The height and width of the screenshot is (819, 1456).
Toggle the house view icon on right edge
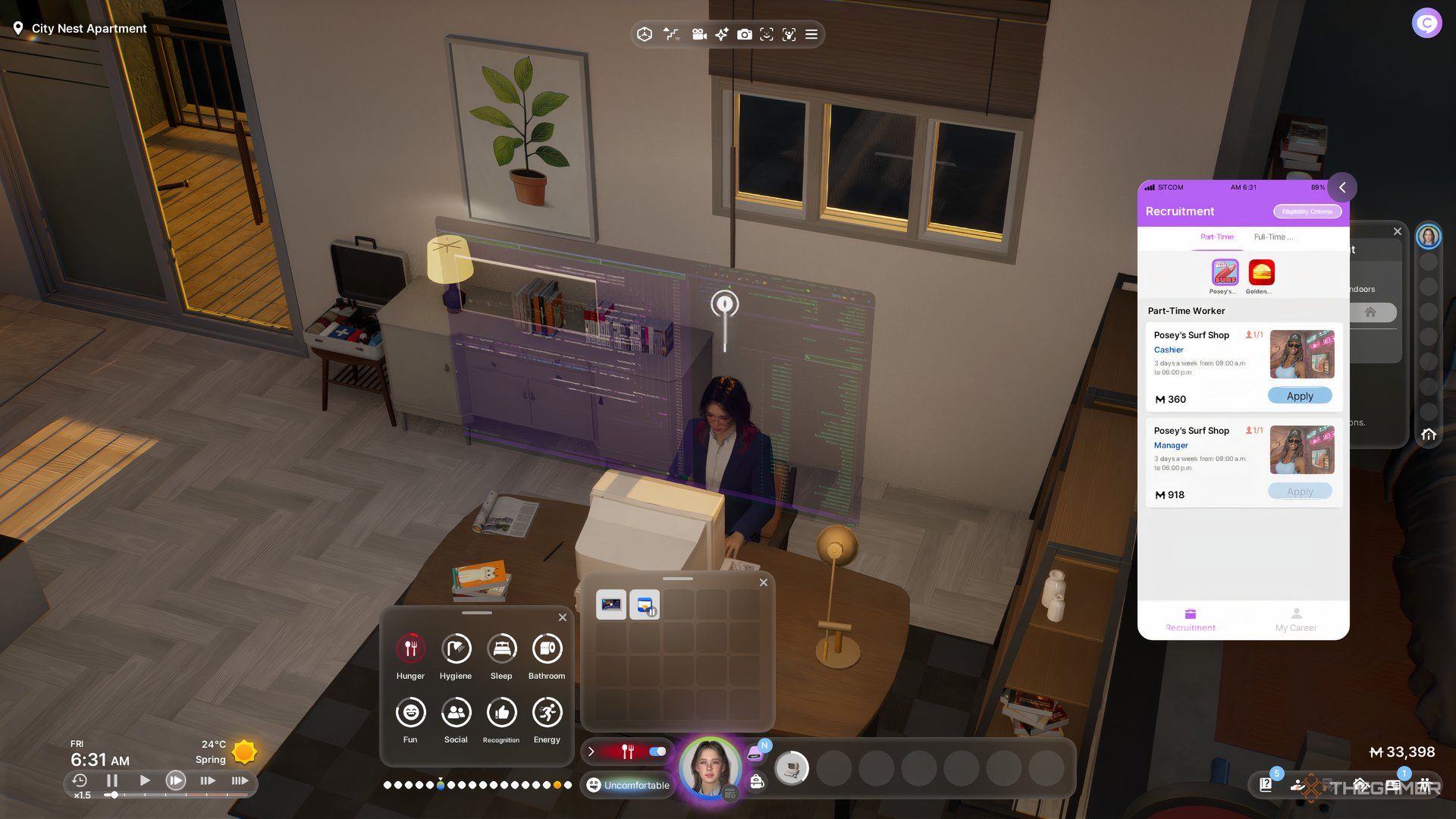(1429, 435)
